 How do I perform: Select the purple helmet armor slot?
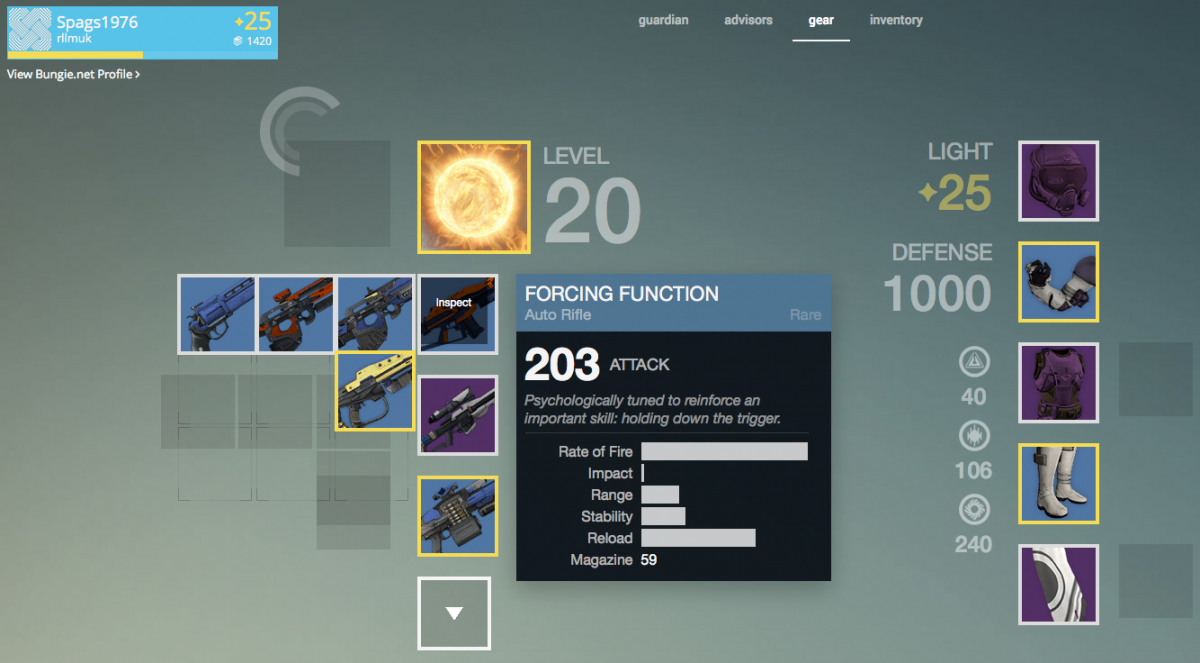1058,181
